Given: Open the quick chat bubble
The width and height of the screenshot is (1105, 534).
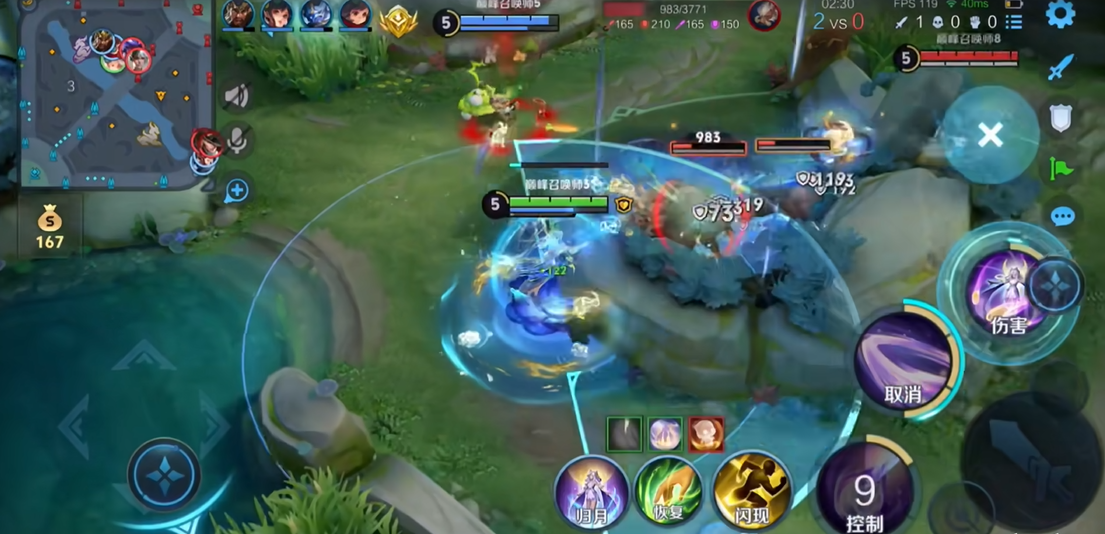Looking at the screenshot, I should point(1062,216).
